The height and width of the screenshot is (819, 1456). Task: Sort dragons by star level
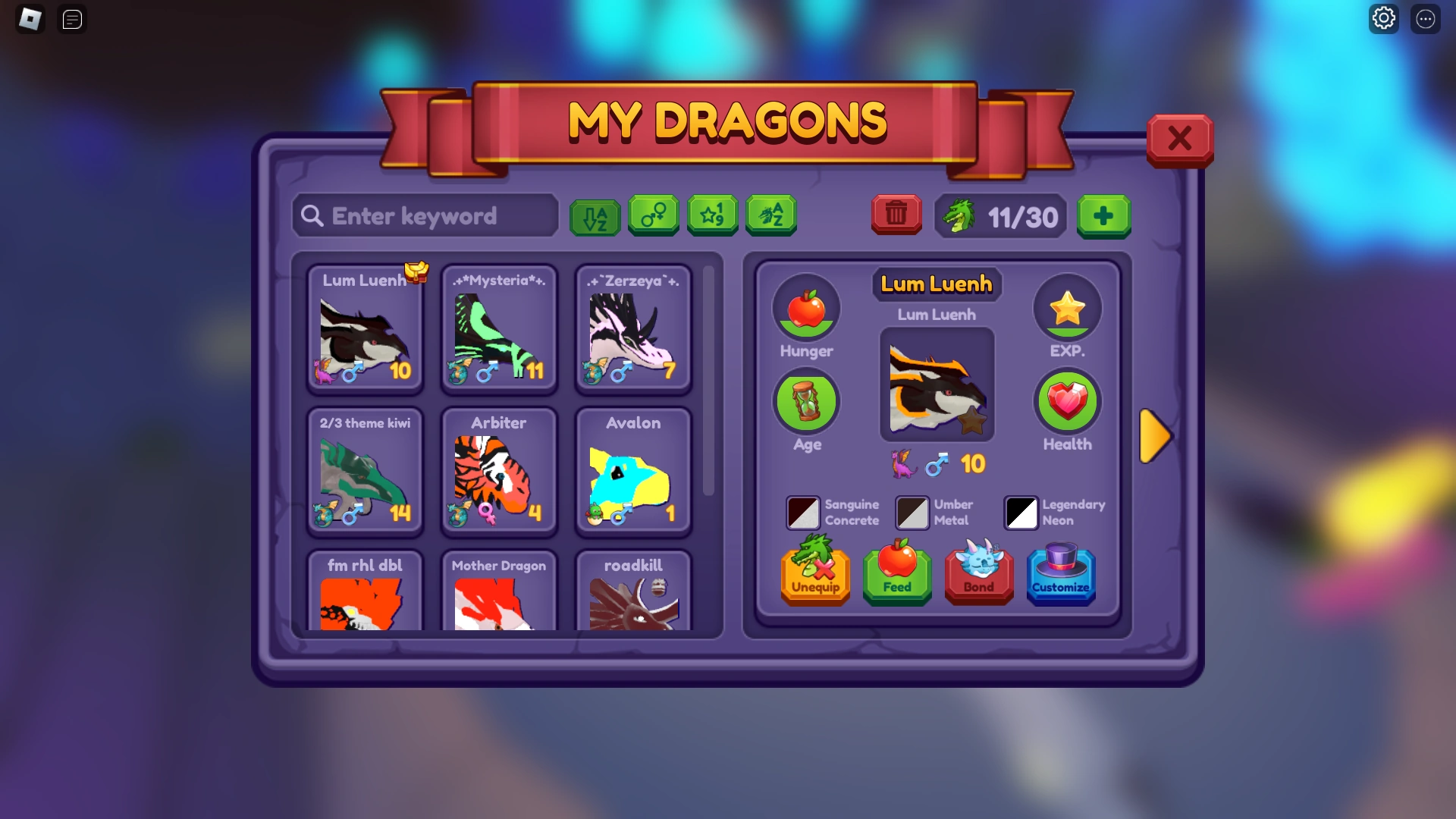(x=712, y=215)
